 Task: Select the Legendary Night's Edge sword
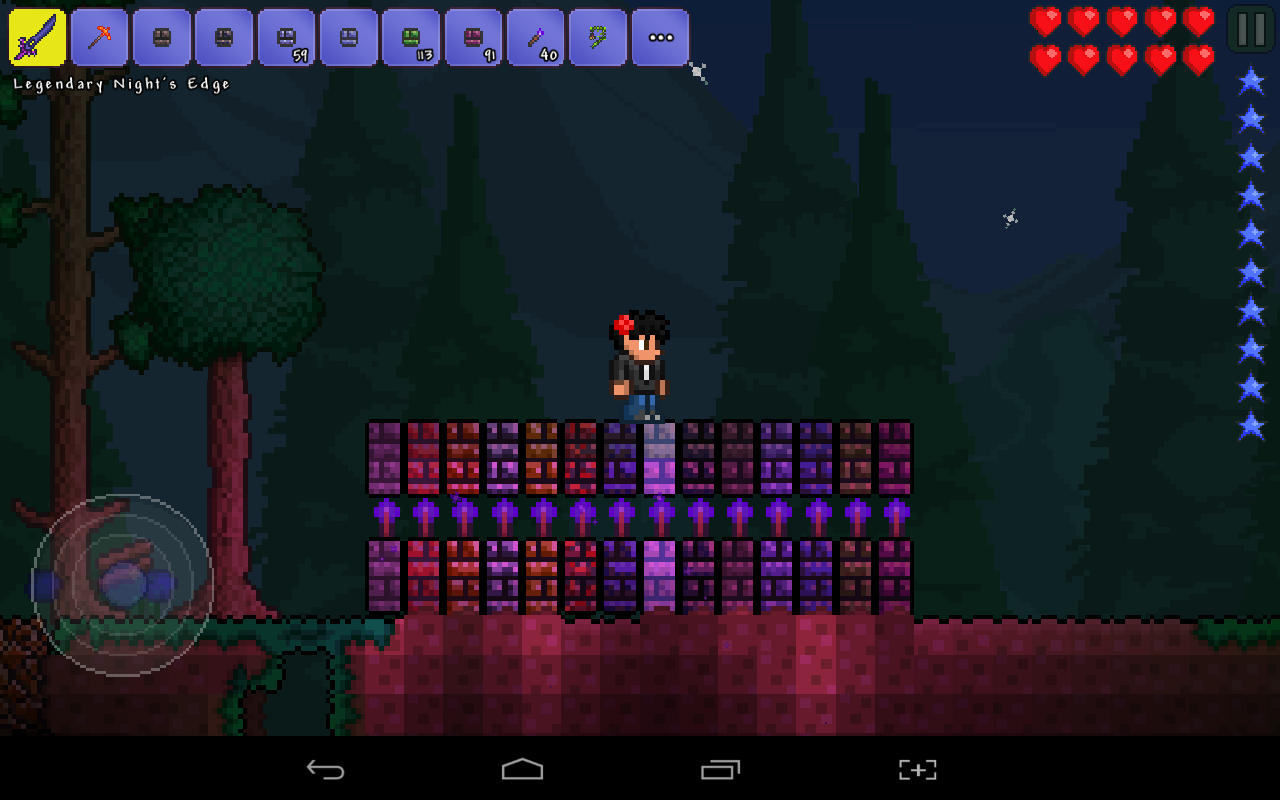[x=38, y=36]
